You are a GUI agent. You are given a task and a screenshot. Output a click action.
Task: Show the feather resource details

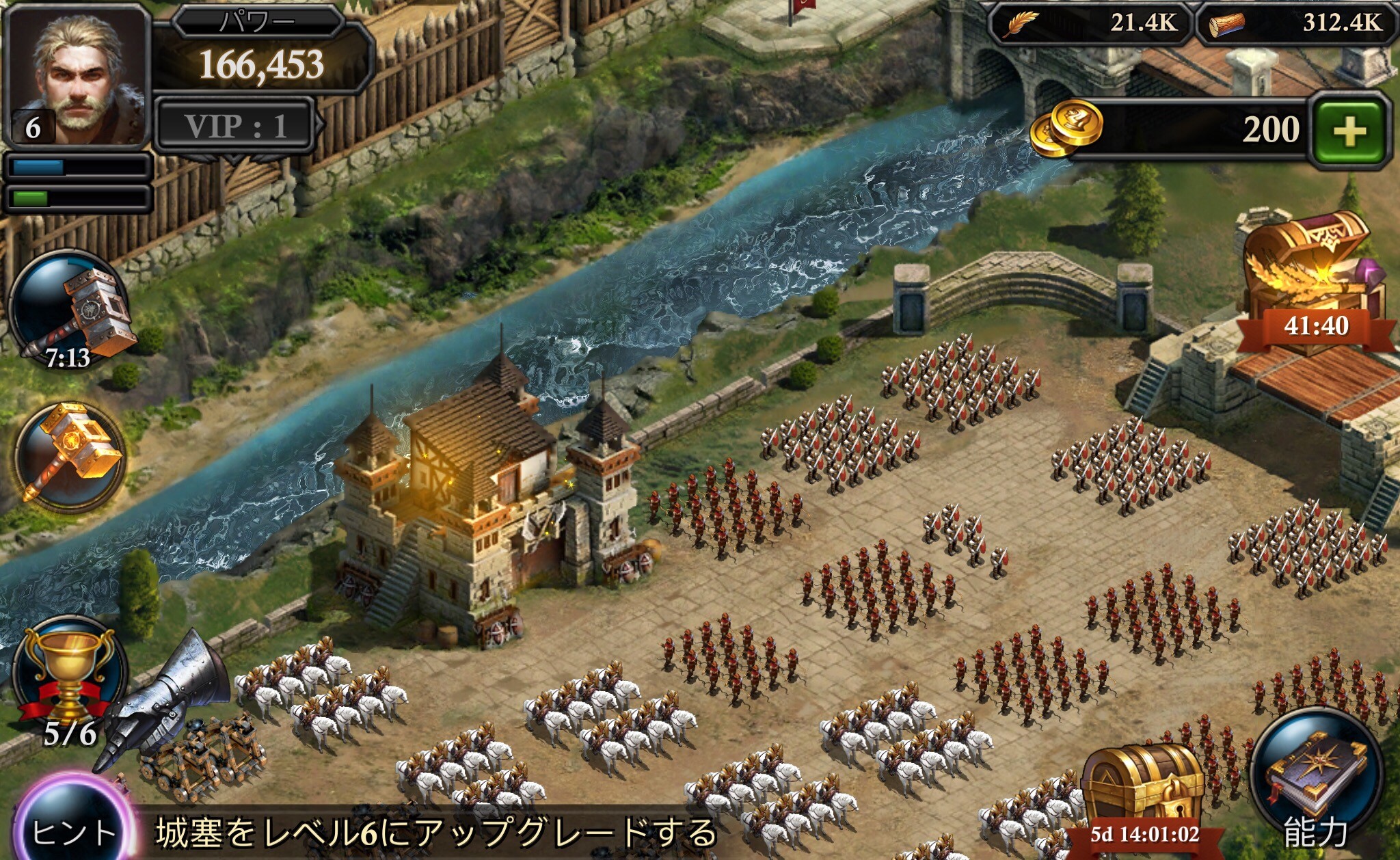tap(1091, 24)
